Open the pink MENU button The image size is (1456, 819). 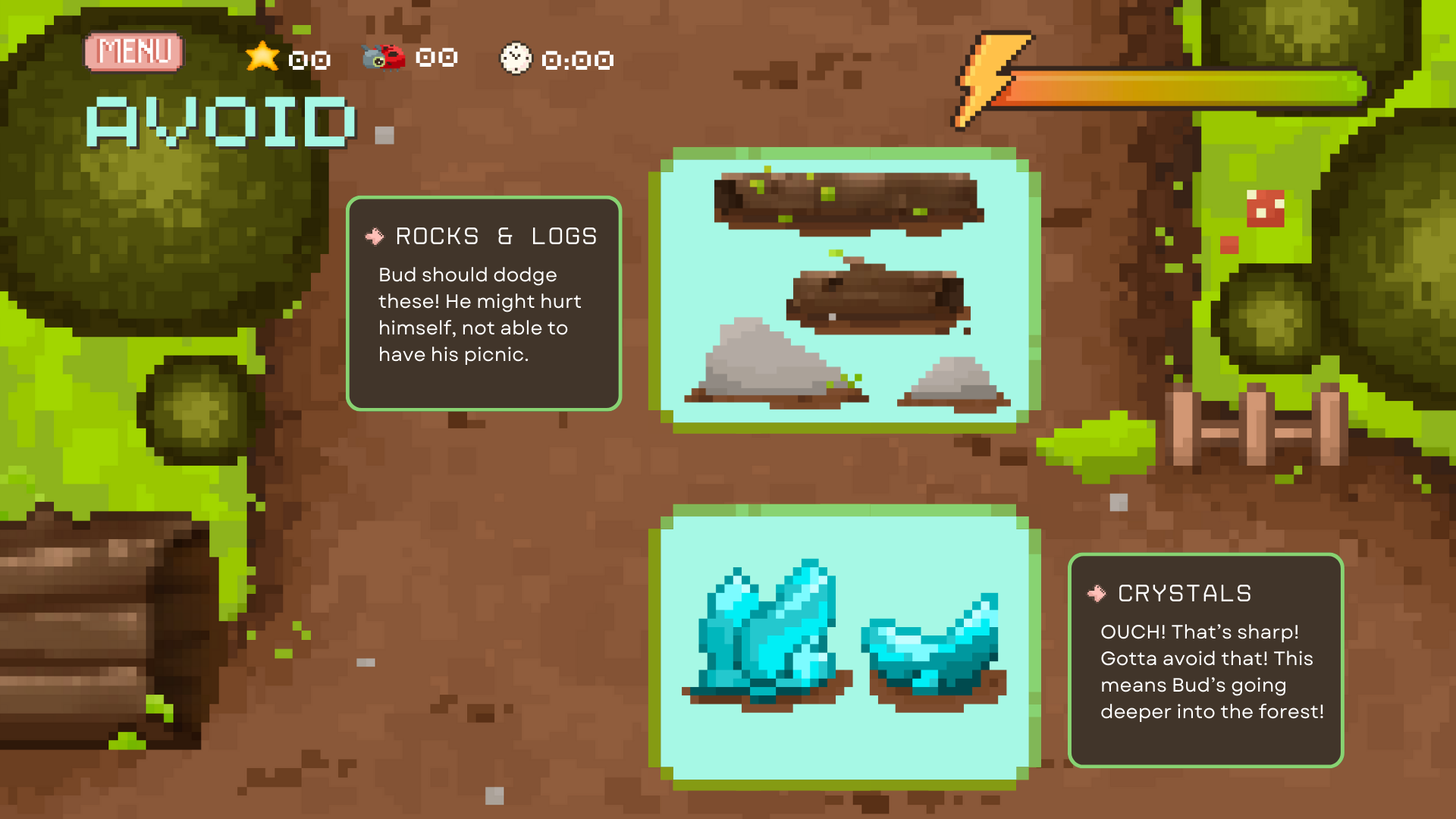(134, 52)
